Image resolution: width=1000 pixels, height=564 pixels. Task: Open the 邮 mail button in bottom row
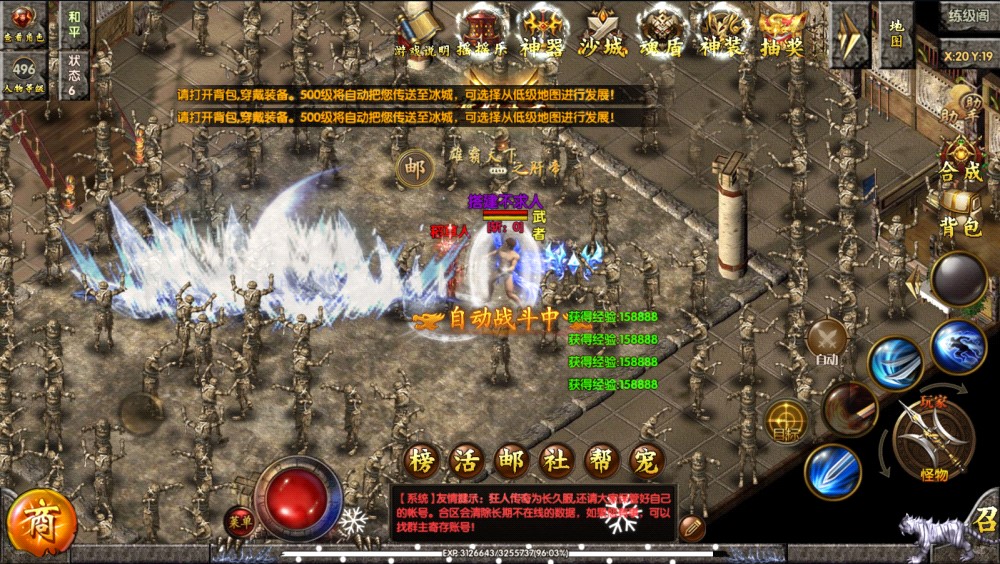[x=510, y=460]
